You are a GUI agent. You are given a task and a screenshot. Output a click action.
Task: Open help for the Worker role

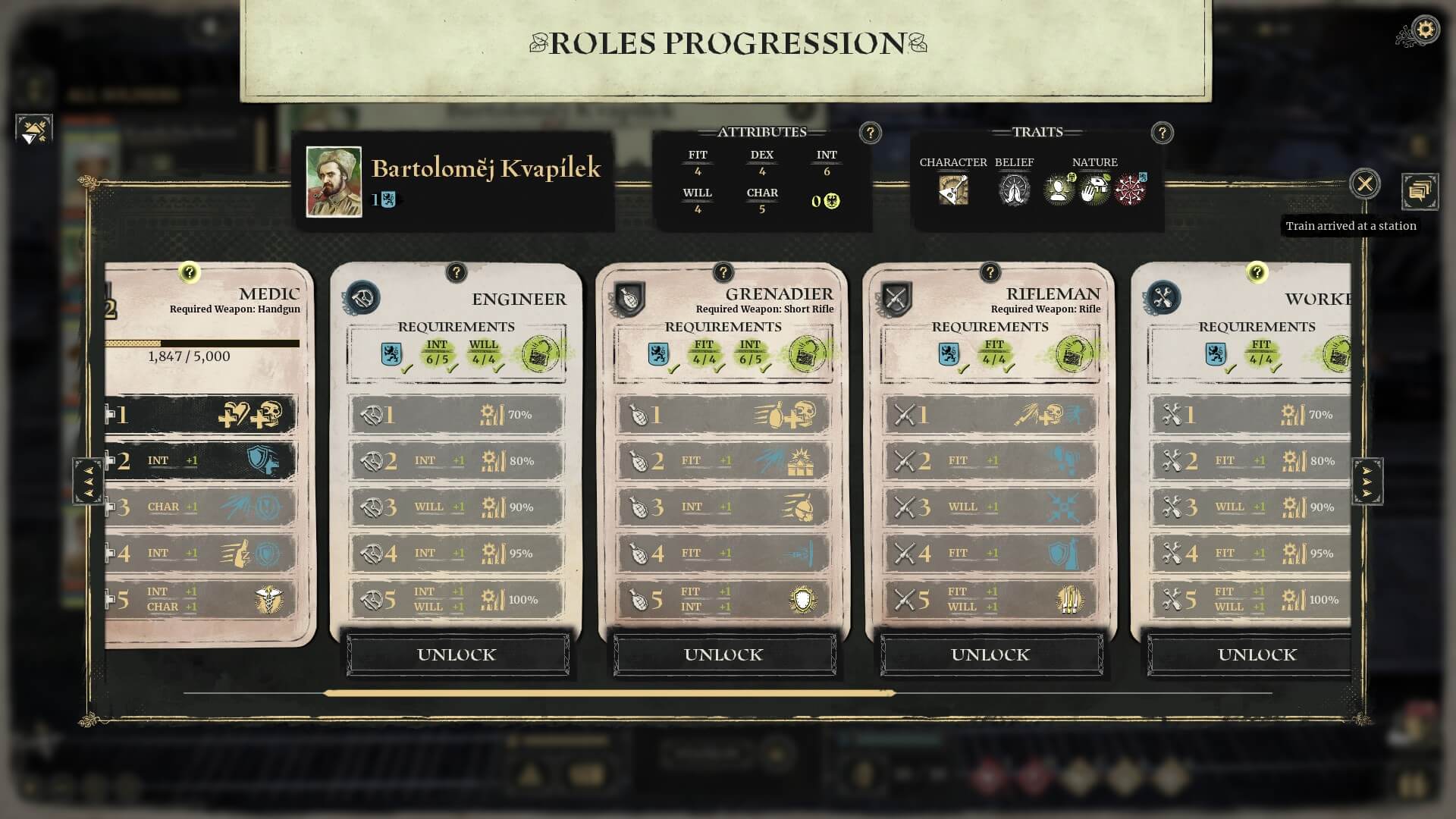1257,272
